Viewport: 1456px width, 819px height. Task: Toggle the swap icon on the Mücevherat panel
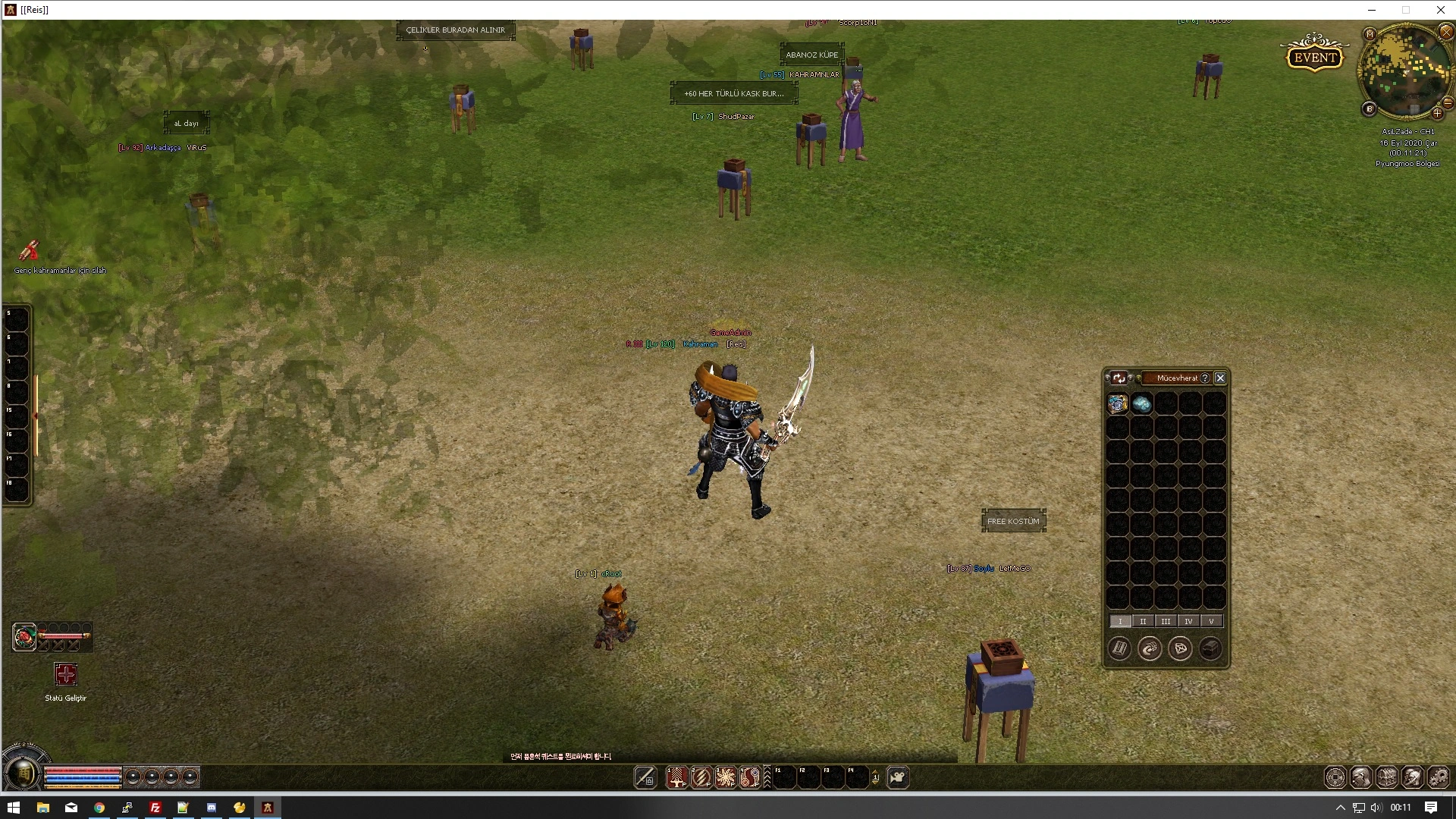click(1119, 378)
